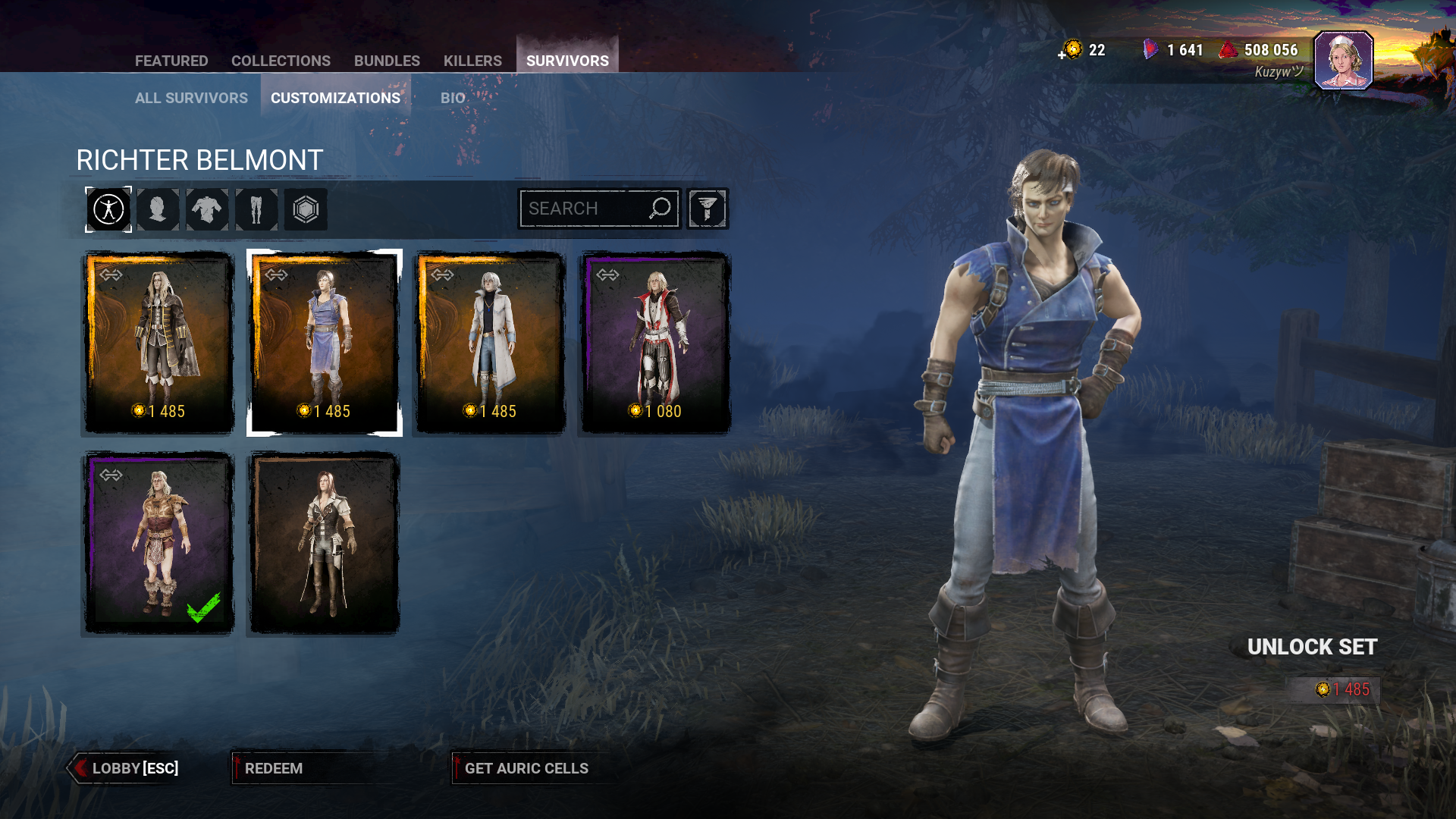Select the hexagon charm filter

(x=306, y=209)
